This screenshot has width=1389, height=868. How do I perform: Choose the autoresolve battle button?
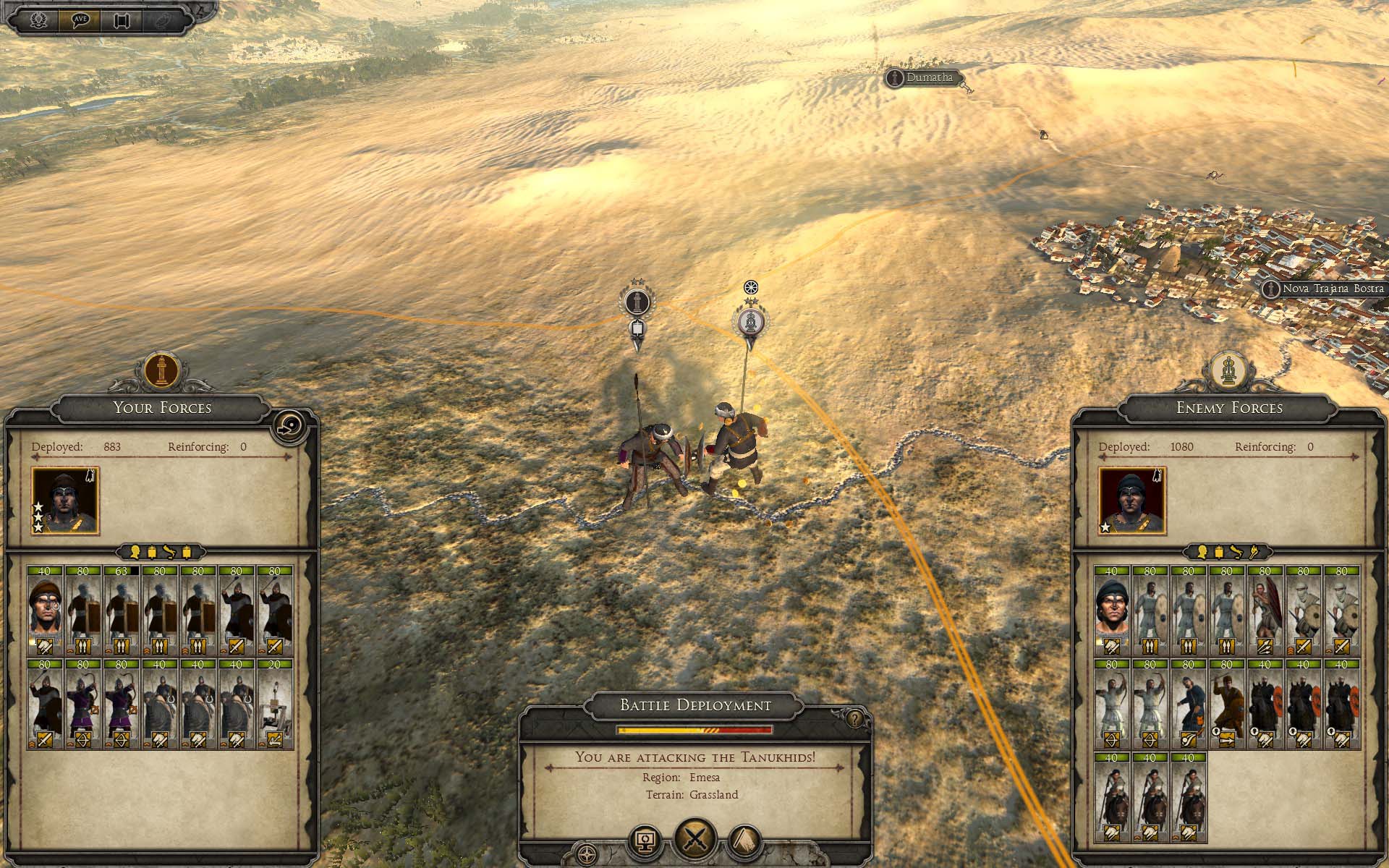pyautogui.click(x=646, y=841)
